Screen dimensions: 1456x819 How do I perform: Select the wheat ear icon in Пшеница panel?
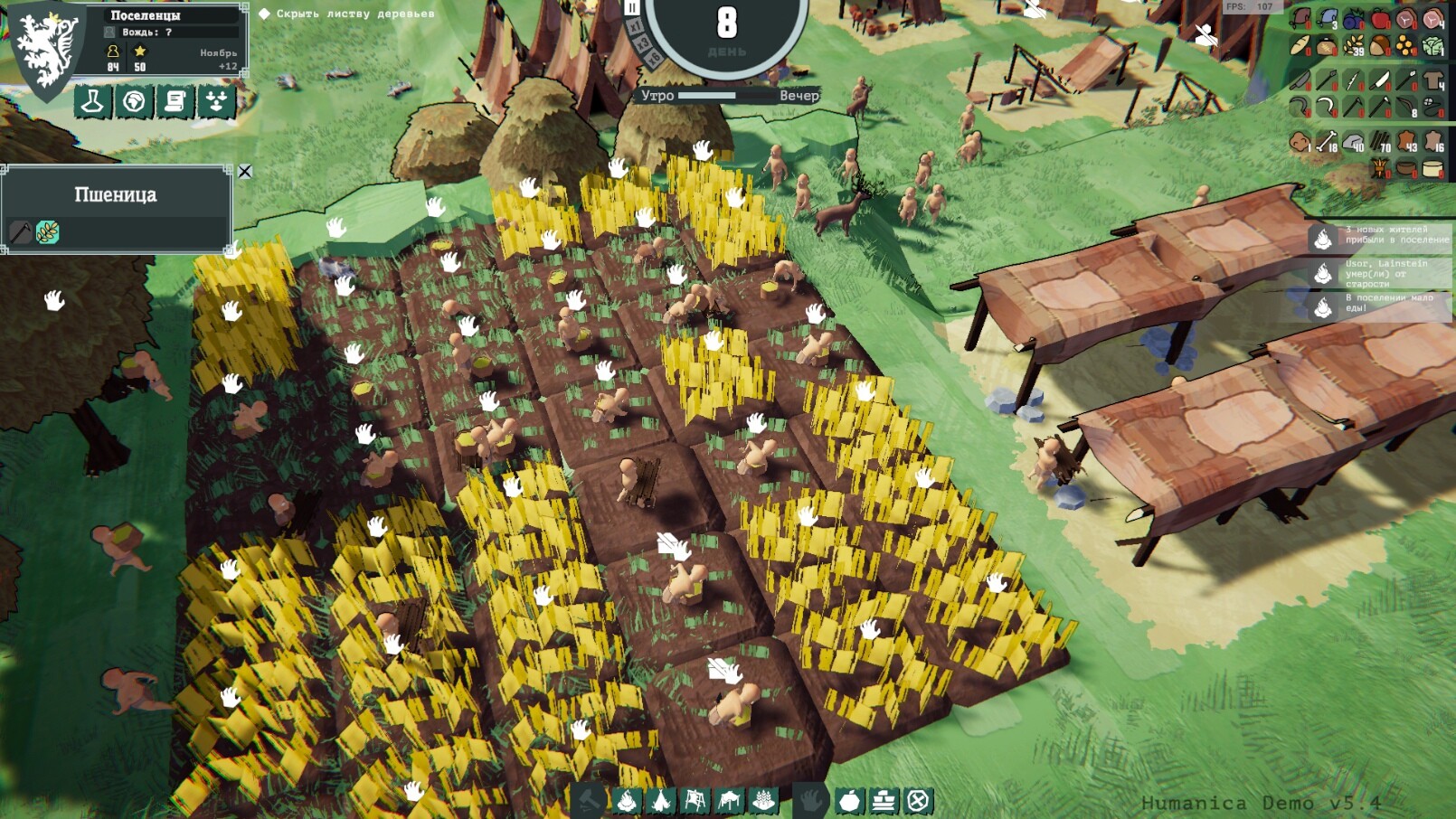48,232
